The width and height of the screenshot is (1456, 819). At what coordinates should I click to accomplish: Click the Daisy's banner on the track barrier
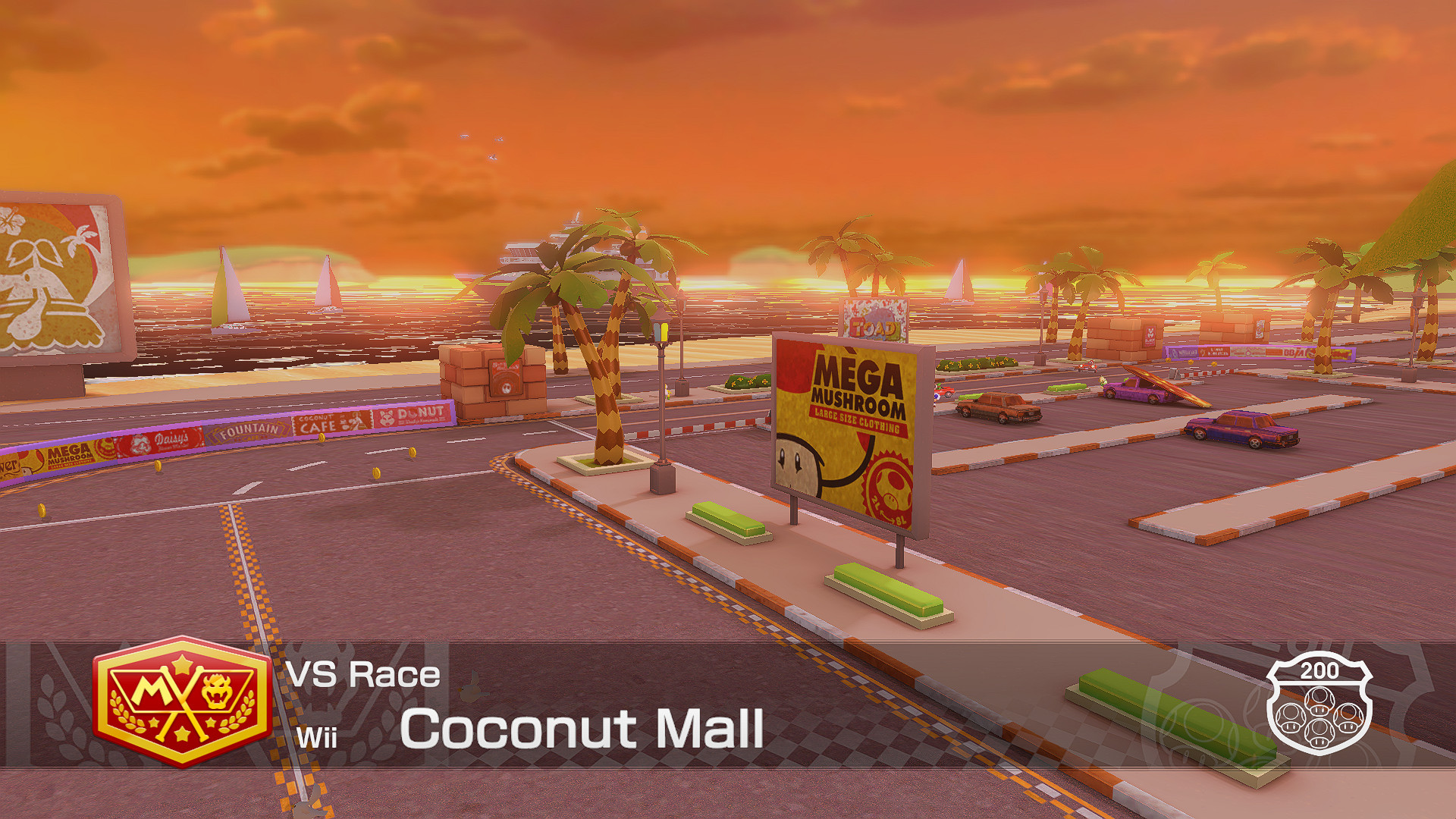click(166, 440)
